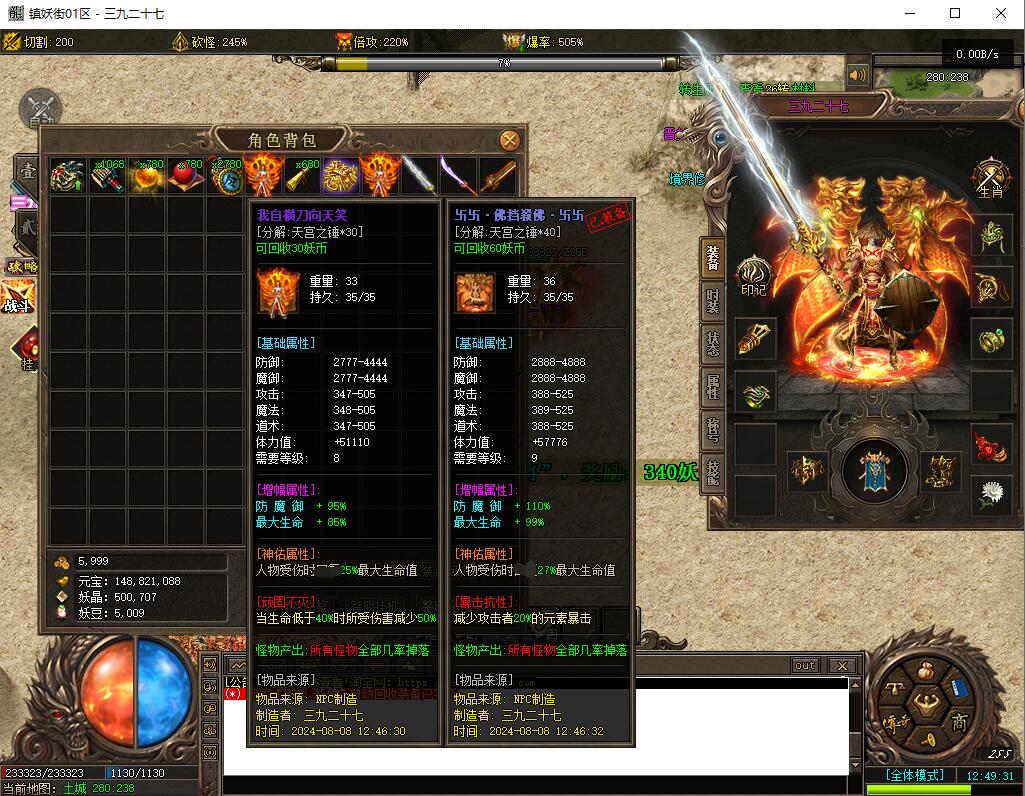Open the 生肖 zodiac button
1025x796 pixels.
(x=990, y=178)
